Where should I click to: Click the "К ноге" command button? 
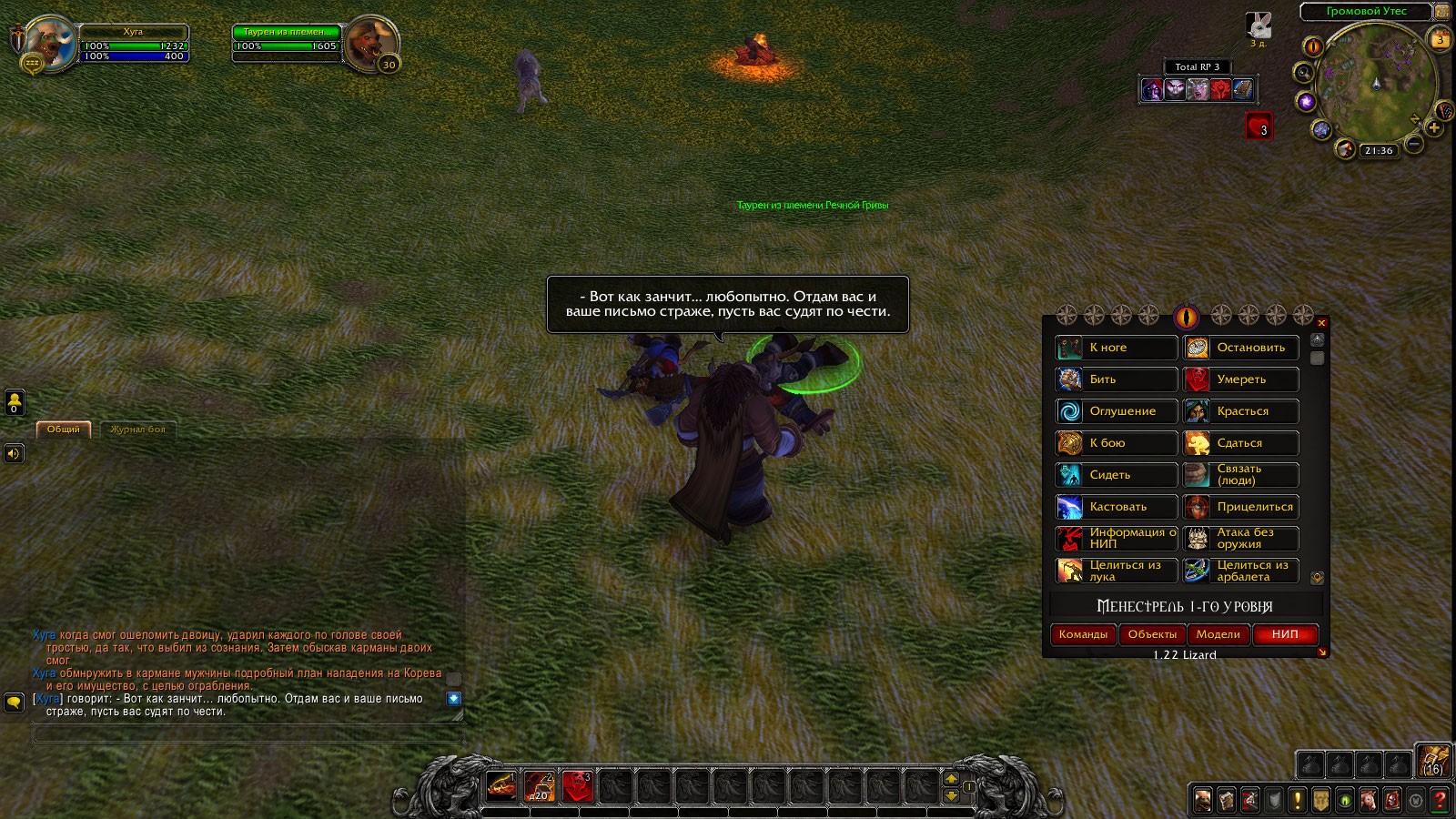pos(1117,348)
